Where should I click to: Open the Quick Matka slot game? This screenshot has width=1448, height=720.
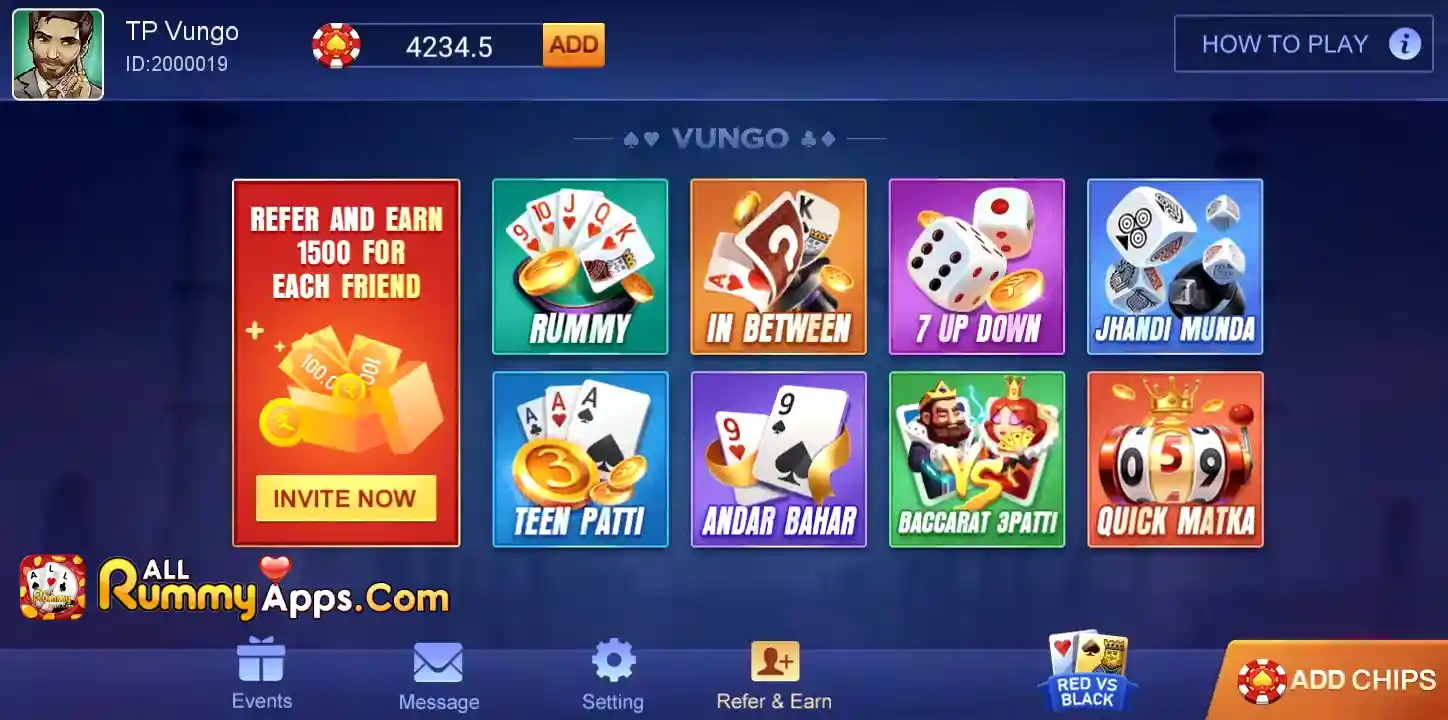(1174, 458)
